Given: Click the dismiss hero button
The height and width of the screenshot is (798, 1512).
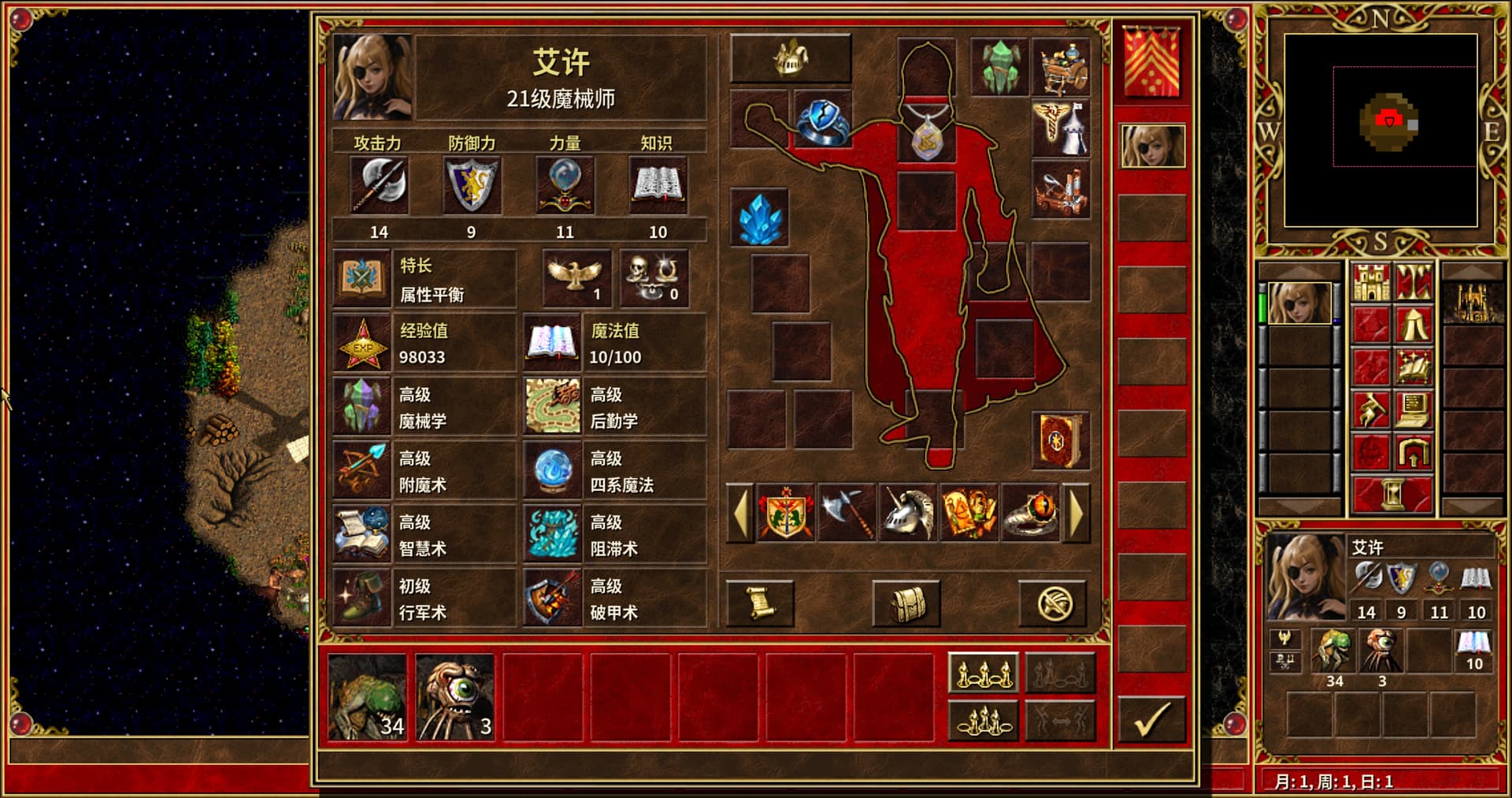Looking at the screenshot, I should (1053, 603).
